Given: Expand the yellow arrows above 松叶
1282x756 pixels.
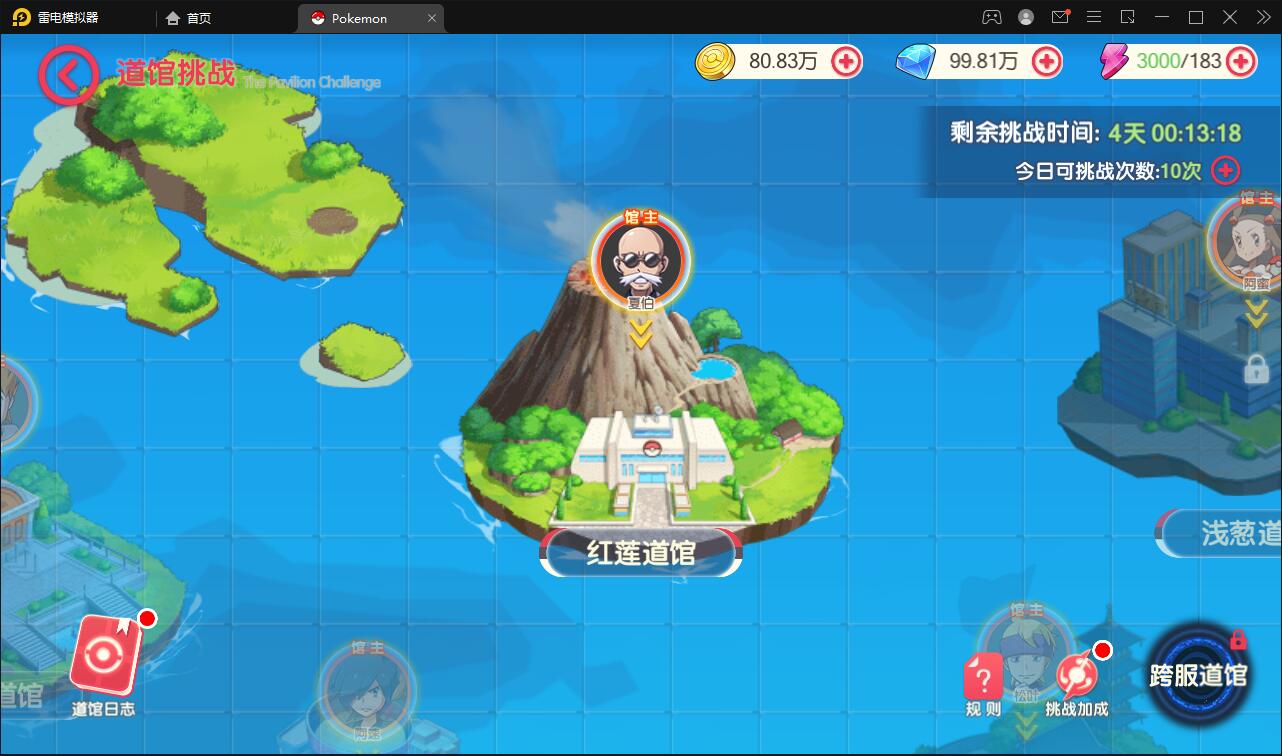Looking at the screenshot, I should click(1024, 723).
